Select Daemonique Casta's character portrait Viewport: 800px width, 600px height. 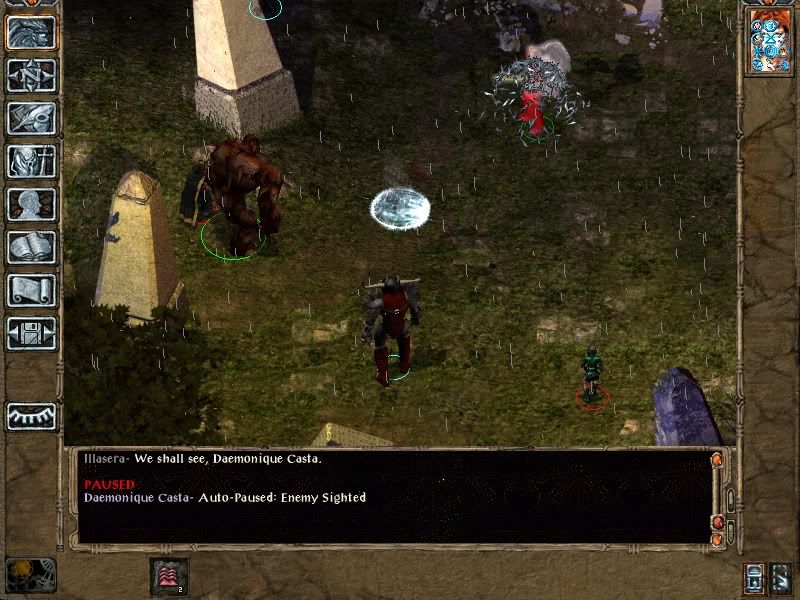[x=769, y=42]
